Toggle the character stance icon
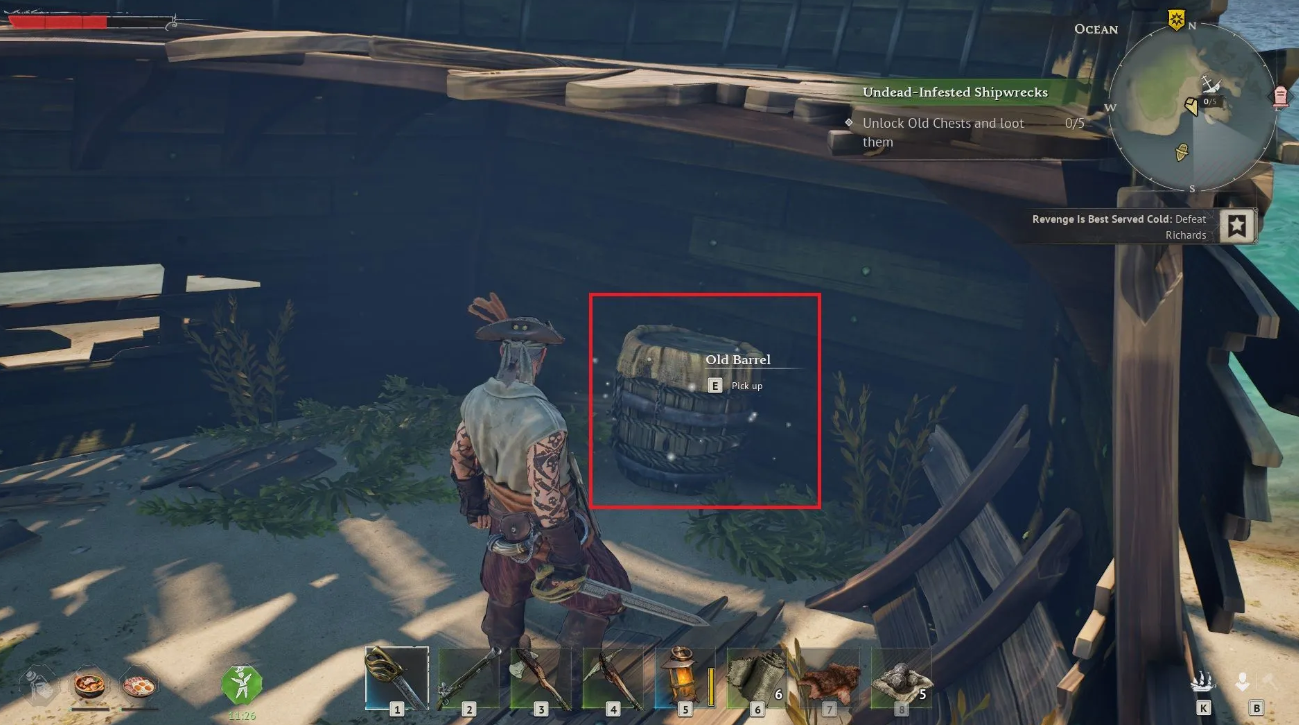The height and width of the screenshot is (725, 1299). click(x=1242, y=682)
